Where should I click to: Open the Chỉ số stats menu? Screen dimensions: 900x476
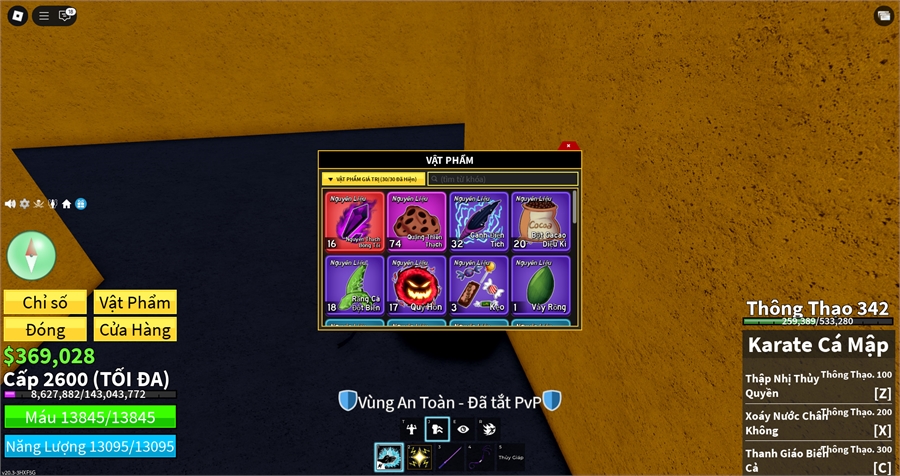45,303
